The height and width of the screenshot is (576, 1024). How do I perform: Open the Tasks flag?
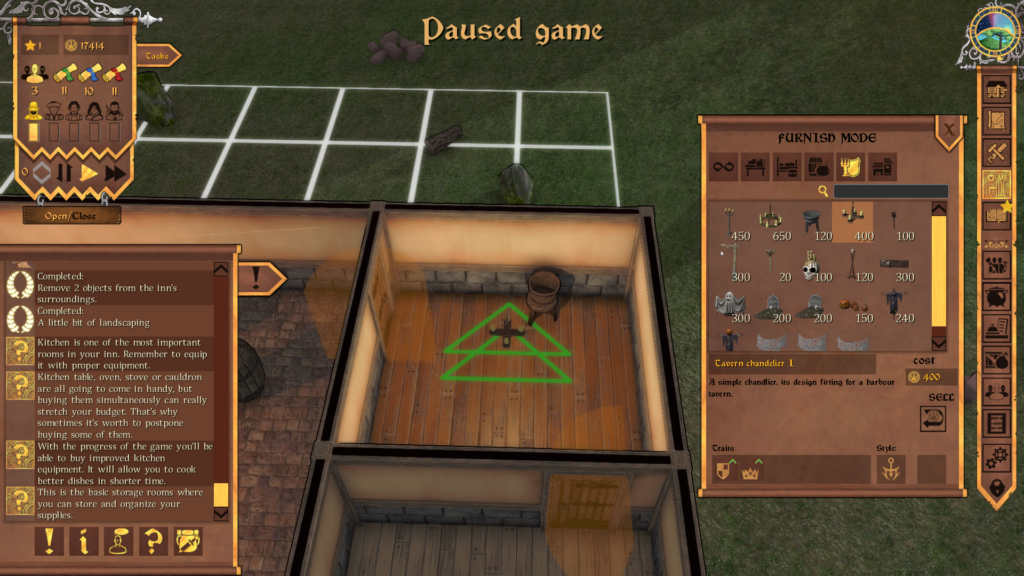click(156, 56)
